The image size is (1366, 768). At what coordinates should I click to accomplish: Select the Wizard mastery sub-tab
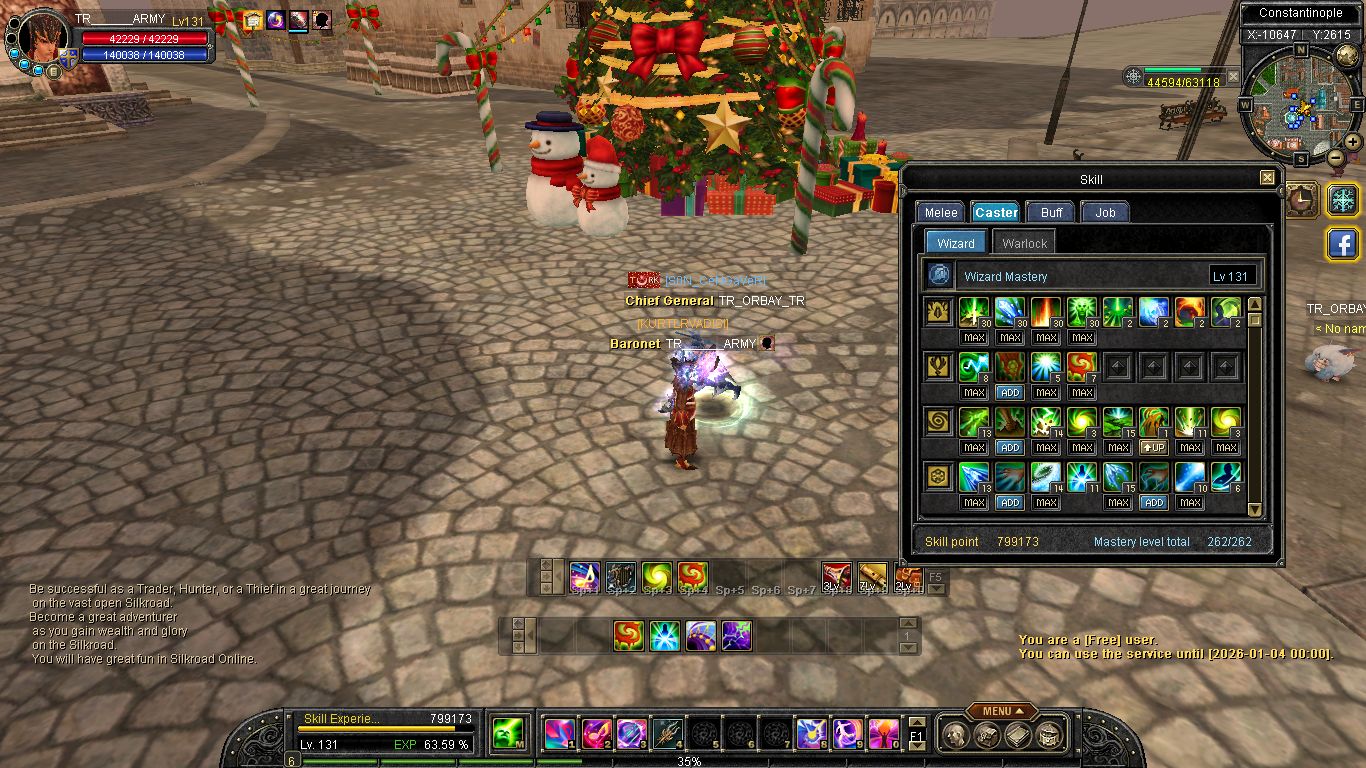pos(956,243)
